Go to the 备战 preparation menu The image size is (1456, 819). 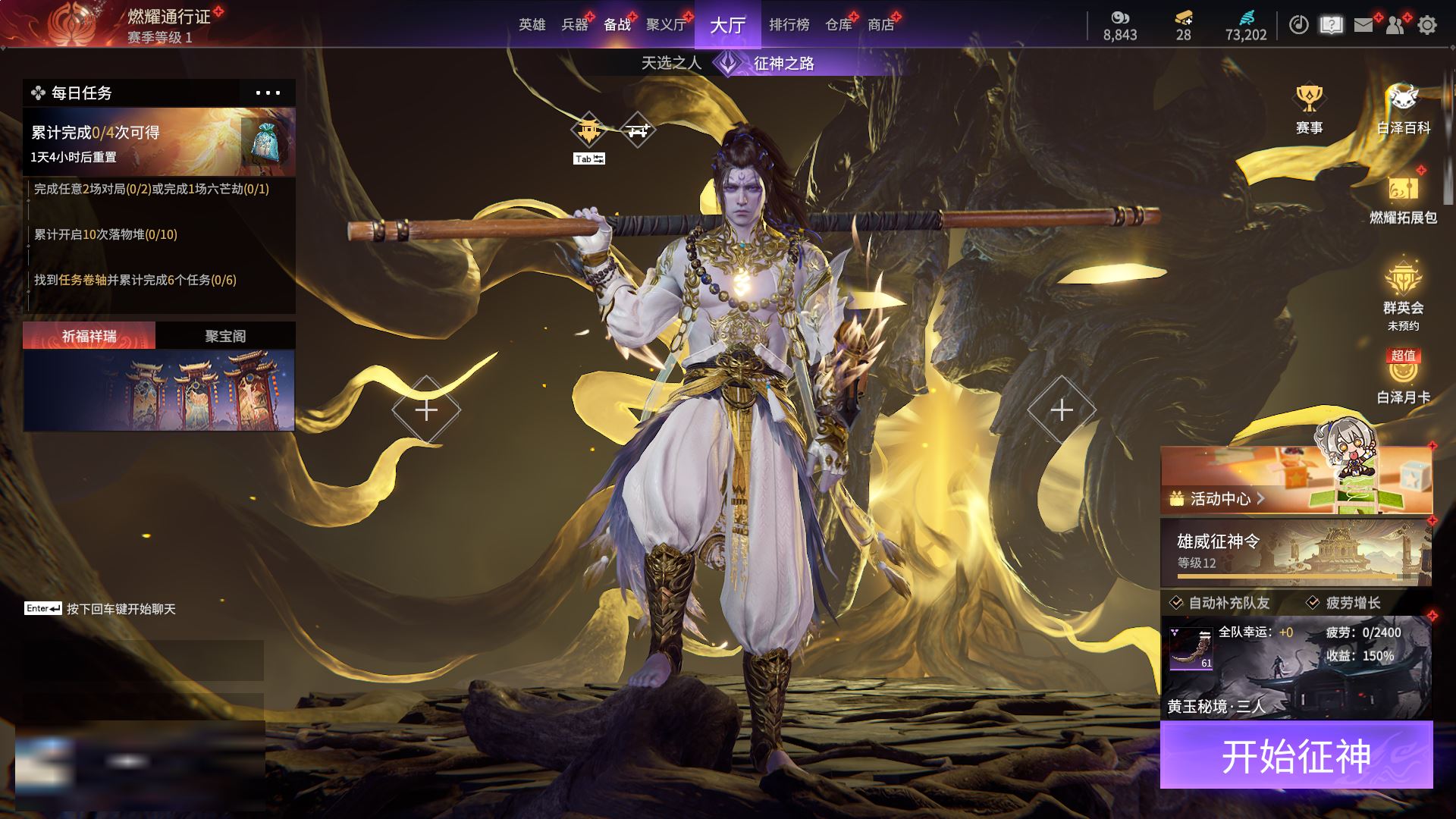click(617, 25)
